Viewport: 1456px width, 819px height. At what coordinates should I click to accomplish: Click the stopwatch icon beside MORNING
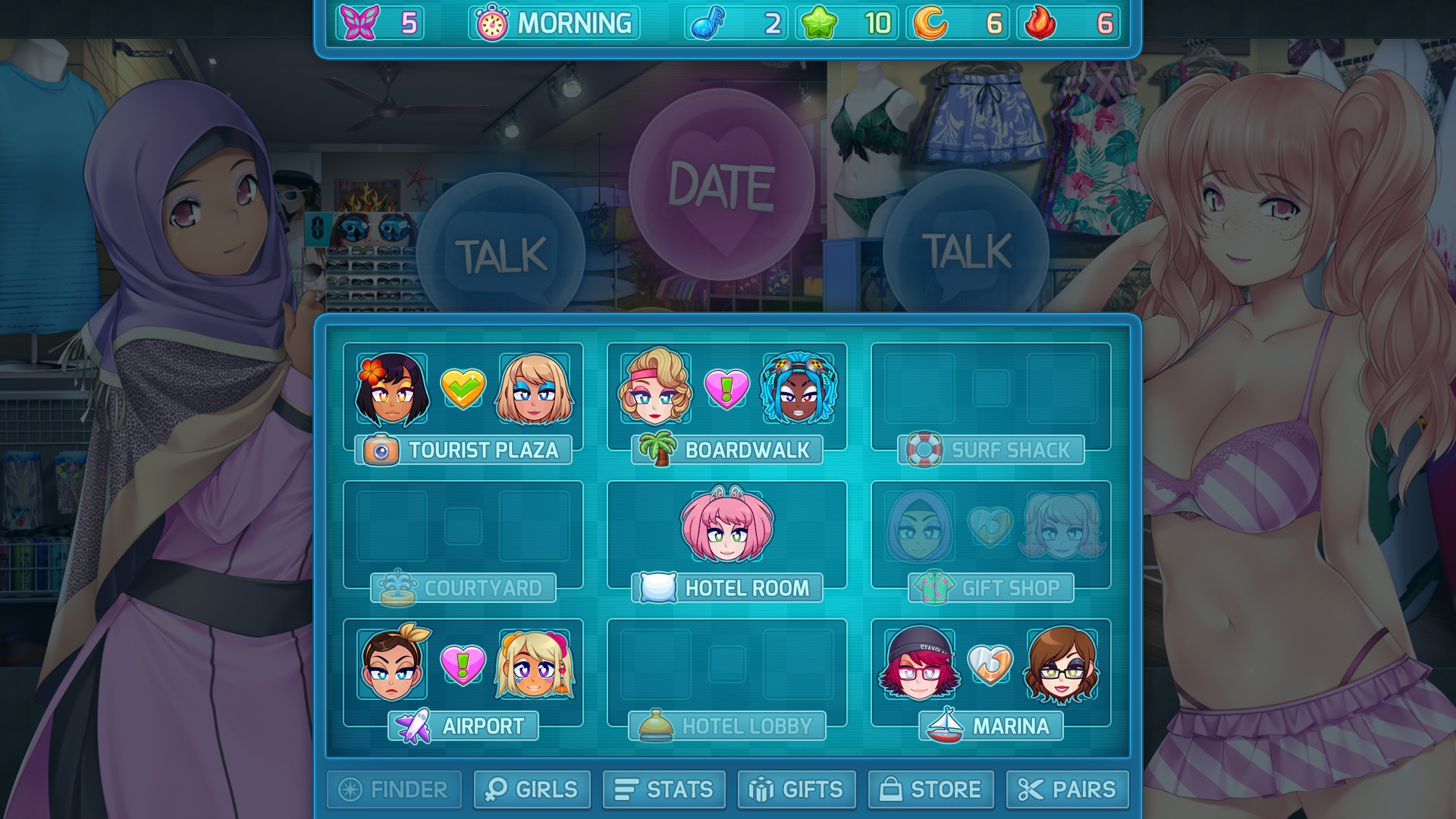coord(492,24)
